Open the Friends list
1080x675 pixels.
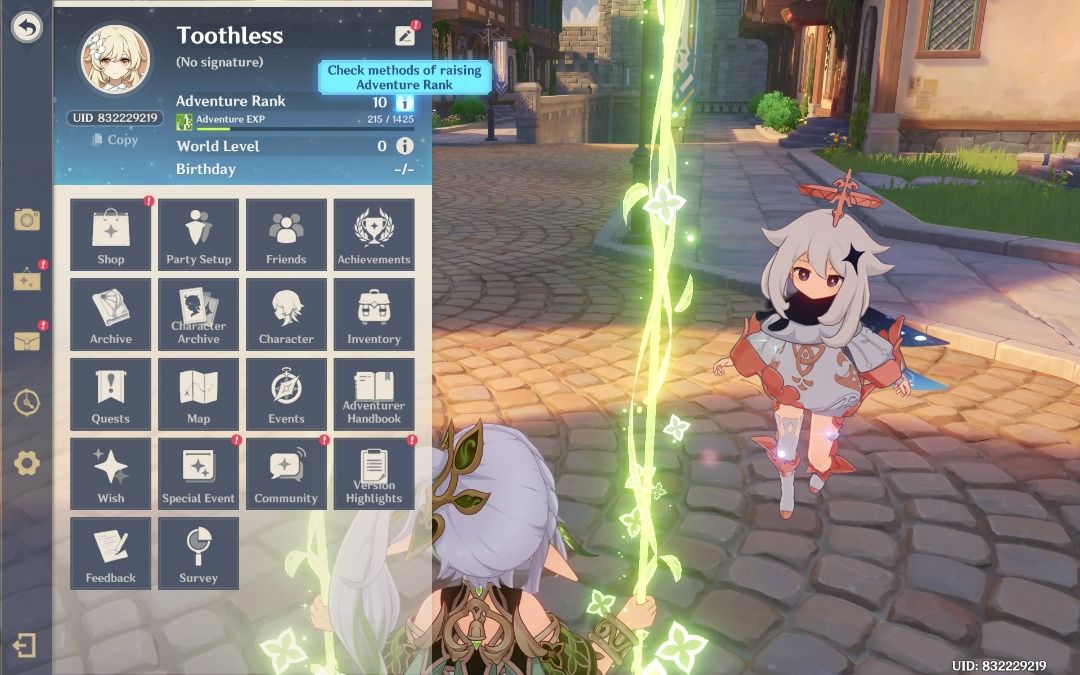point(286,235)
